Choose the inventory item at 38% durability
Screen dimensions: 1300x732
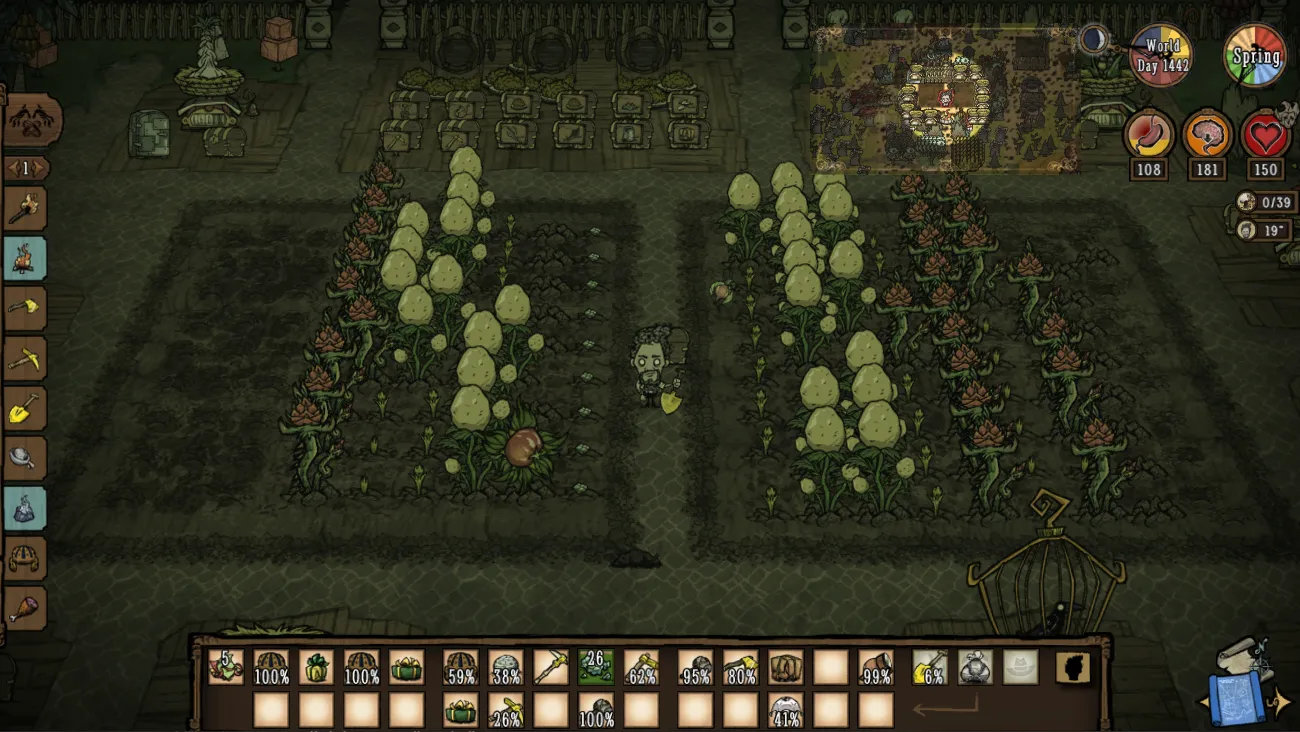tap(506, 667)
